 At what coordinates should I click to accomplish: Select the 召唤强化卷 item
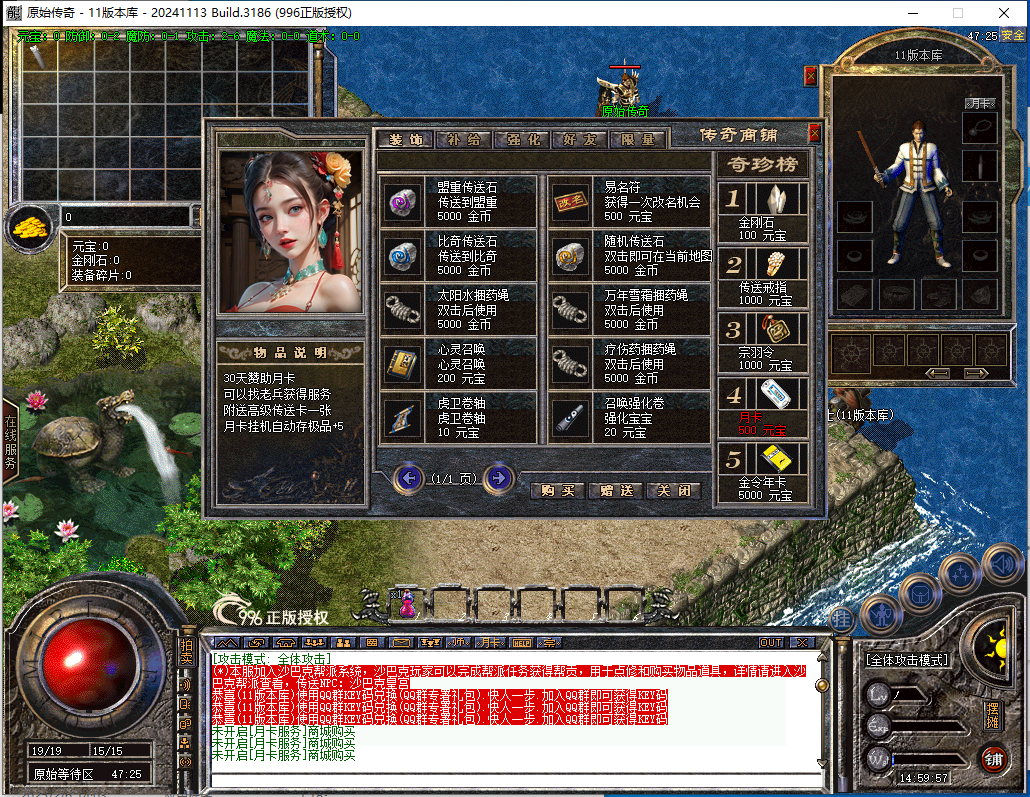coord(627,417)
